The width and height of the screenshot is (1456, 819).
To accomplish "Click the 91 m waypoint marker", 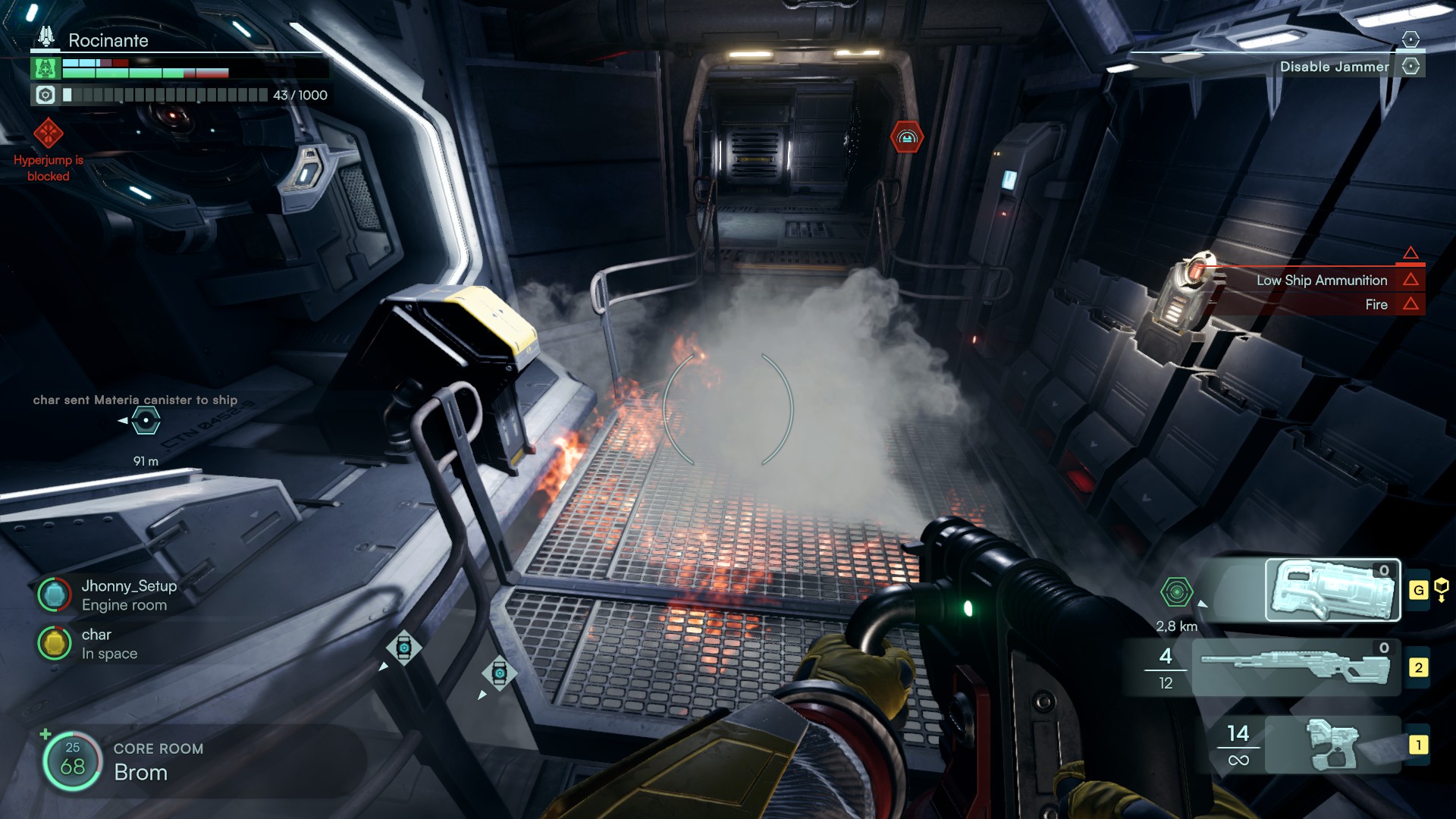I will click(x=146, y=420).
